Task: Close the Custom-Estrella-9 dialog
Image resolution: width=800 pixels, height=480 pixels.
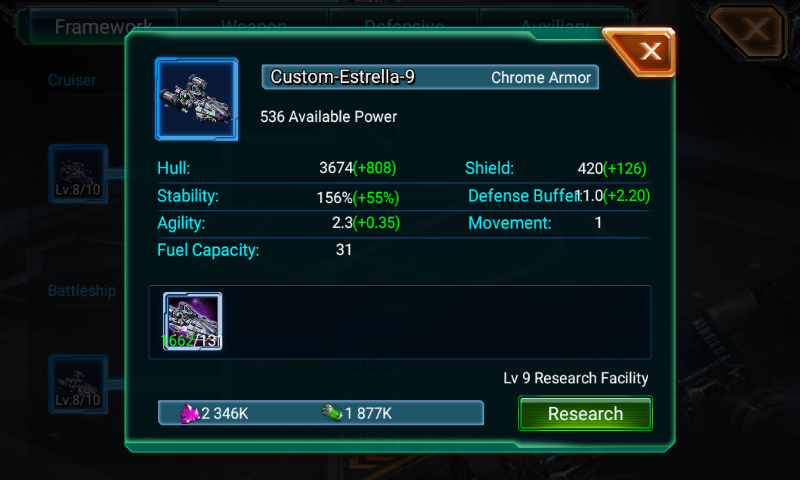Action: 650,52
